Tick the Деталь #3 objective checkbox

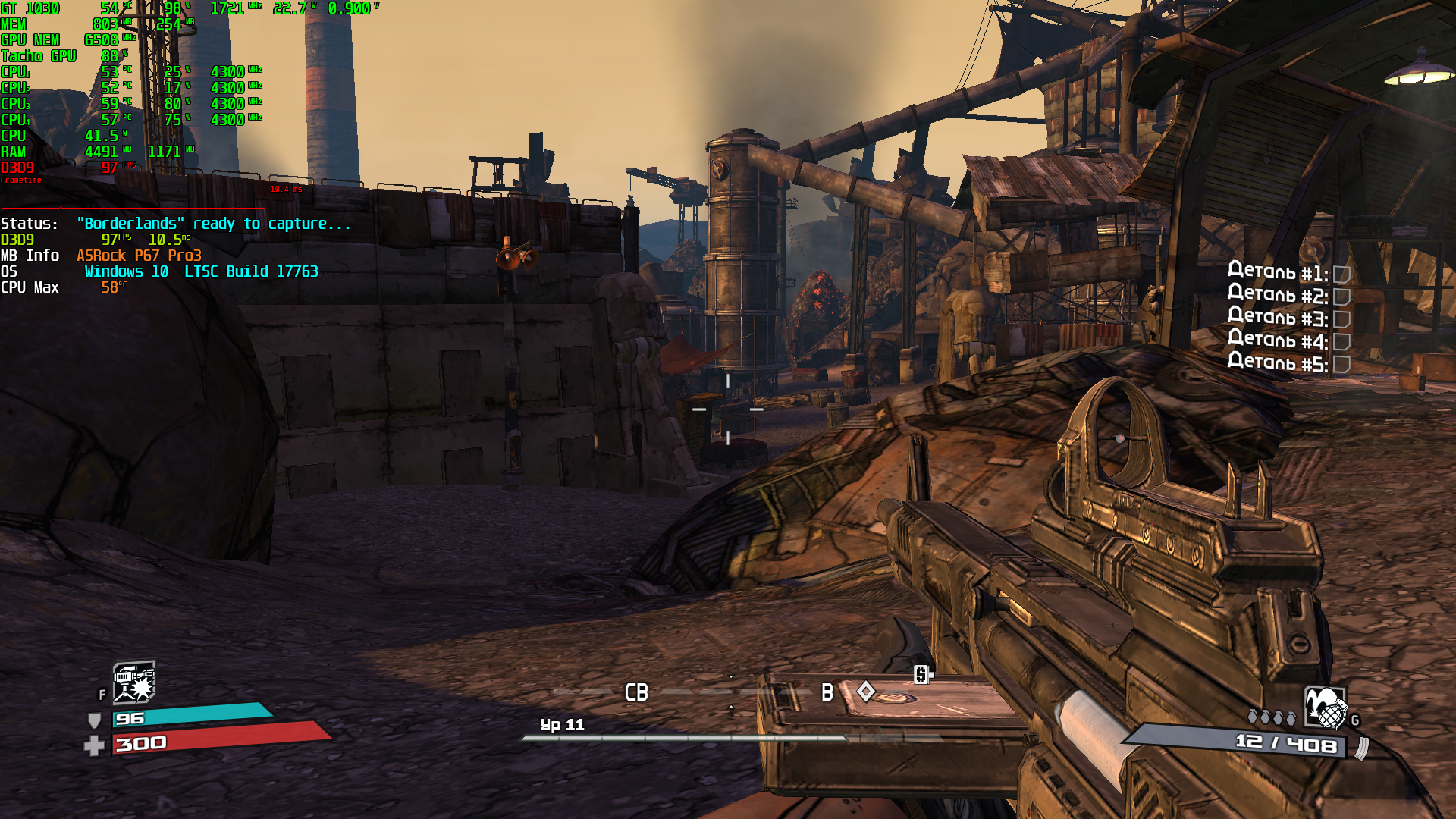coord(1341,320)
